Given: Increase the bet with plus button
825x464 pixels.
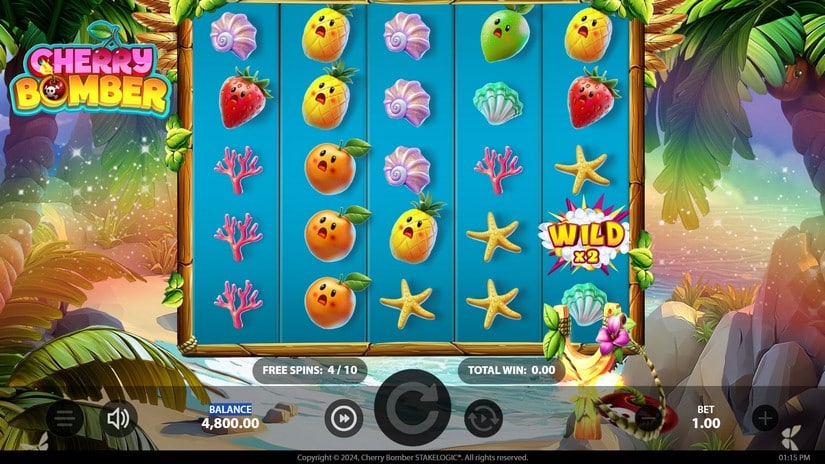Looking at the screenshot, I should (x=765, y=418).
